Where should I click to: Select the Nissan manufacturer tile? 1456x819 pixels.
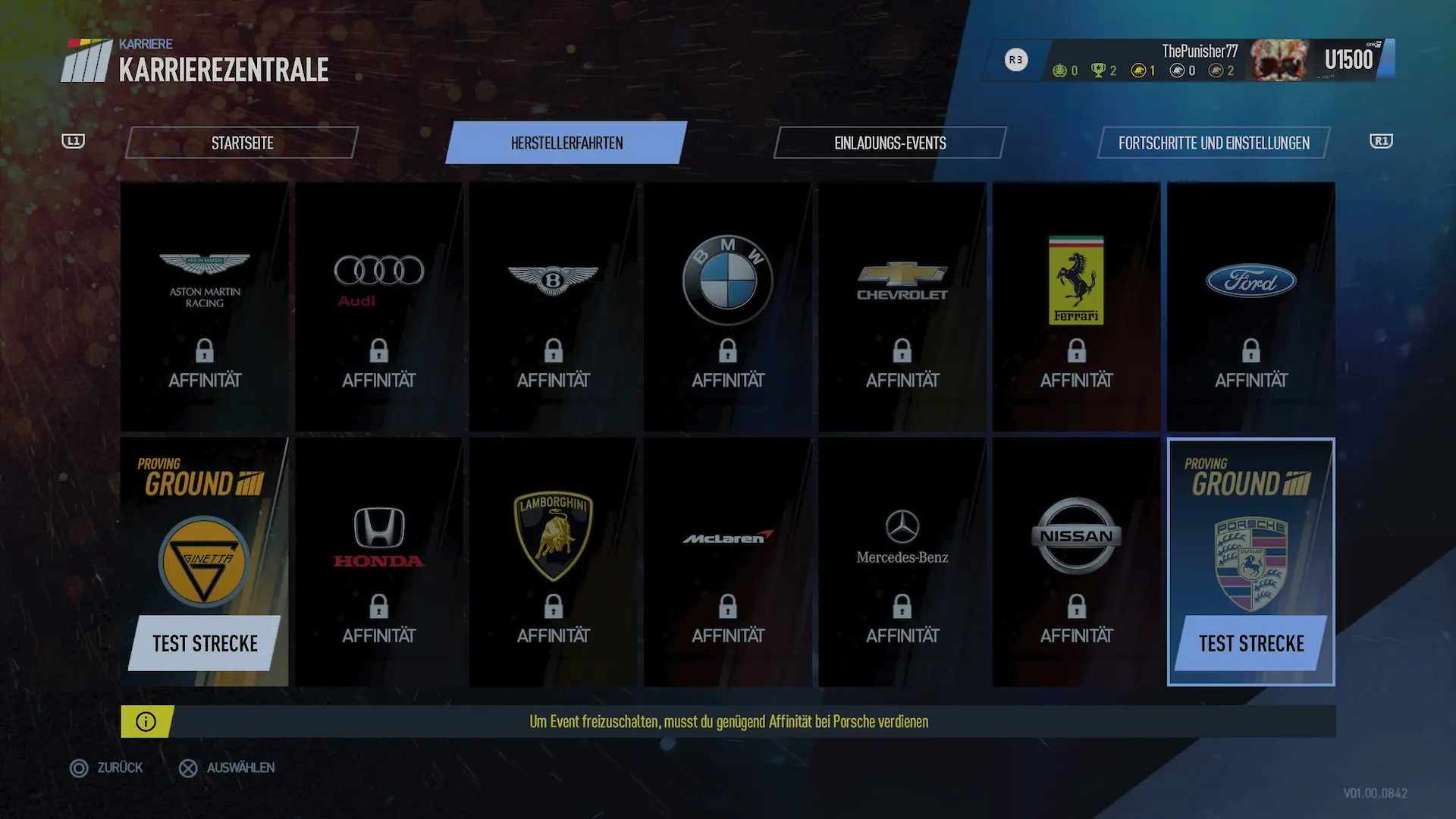click(1077, 563)
